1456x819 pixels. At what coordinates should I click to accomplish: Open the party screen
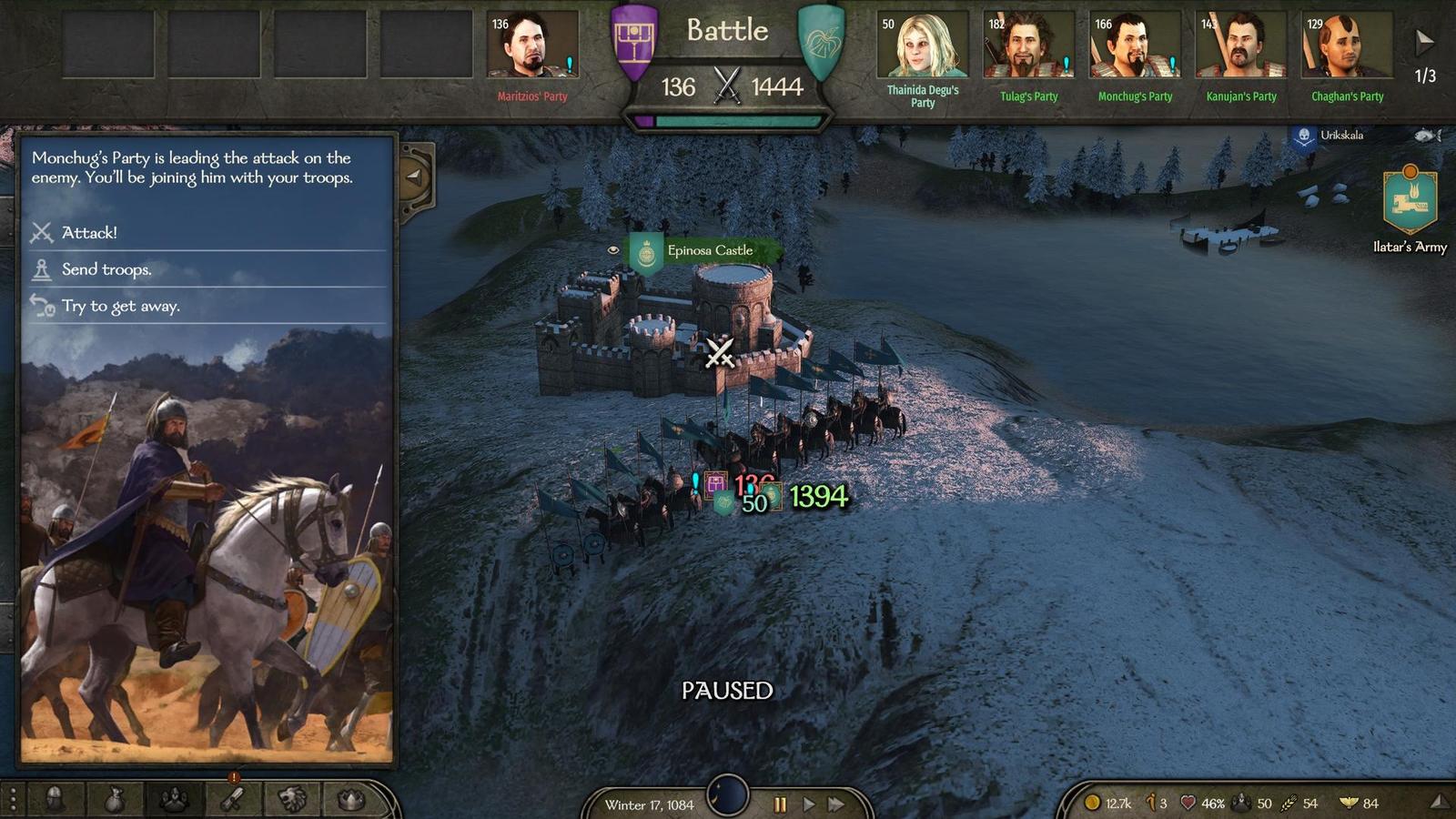174,800
